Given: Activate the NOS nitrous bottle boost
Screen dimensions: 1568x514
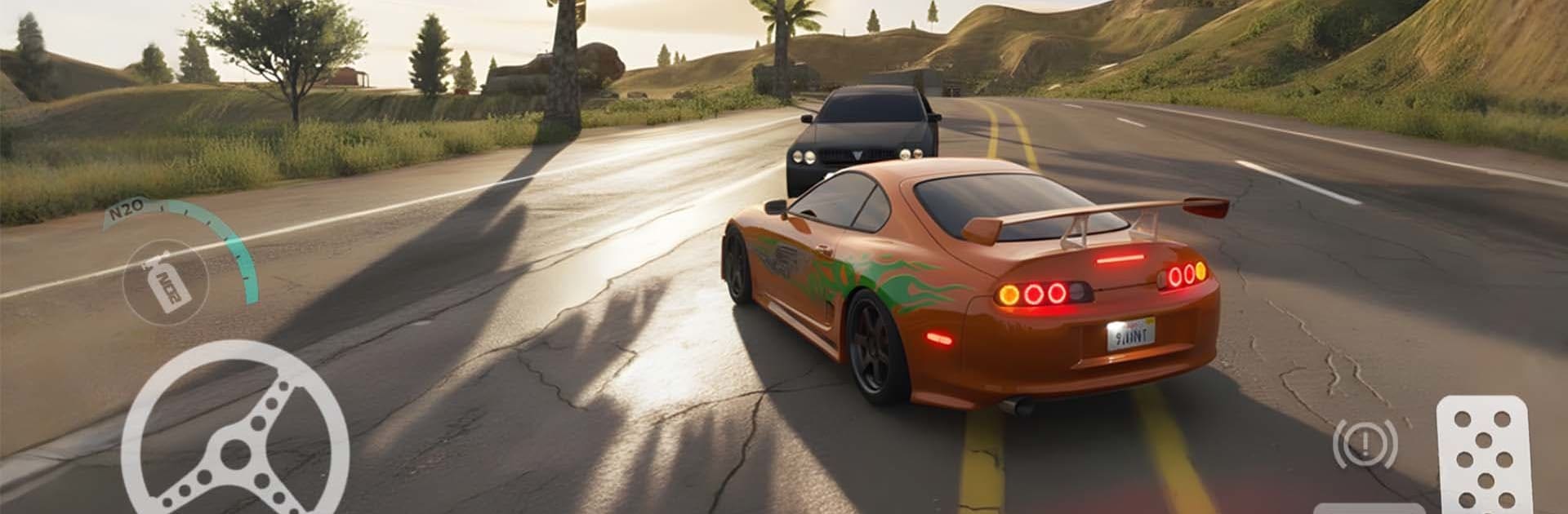Looking at the screenshot, I should tap(165, 281).
